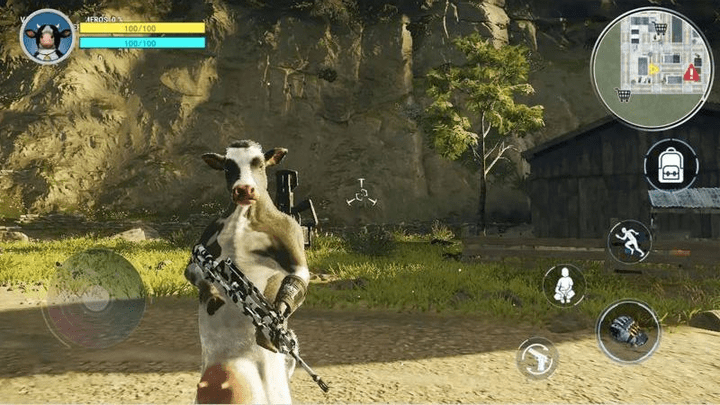Open the circular minimap

651,67
